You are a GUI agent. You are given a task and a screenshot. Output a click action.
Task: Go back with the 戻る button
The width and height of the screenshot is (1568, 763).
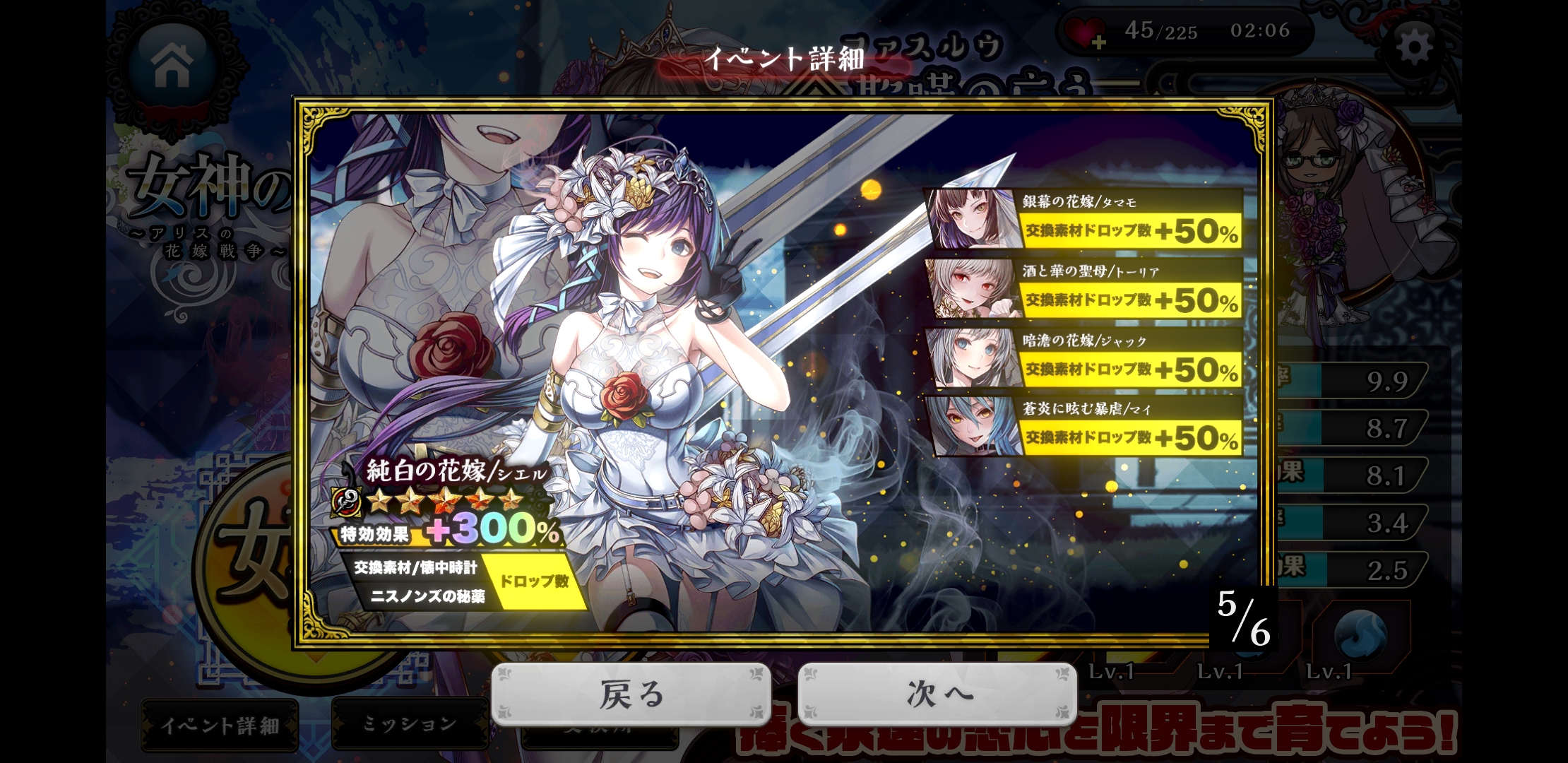pos(631,694)
